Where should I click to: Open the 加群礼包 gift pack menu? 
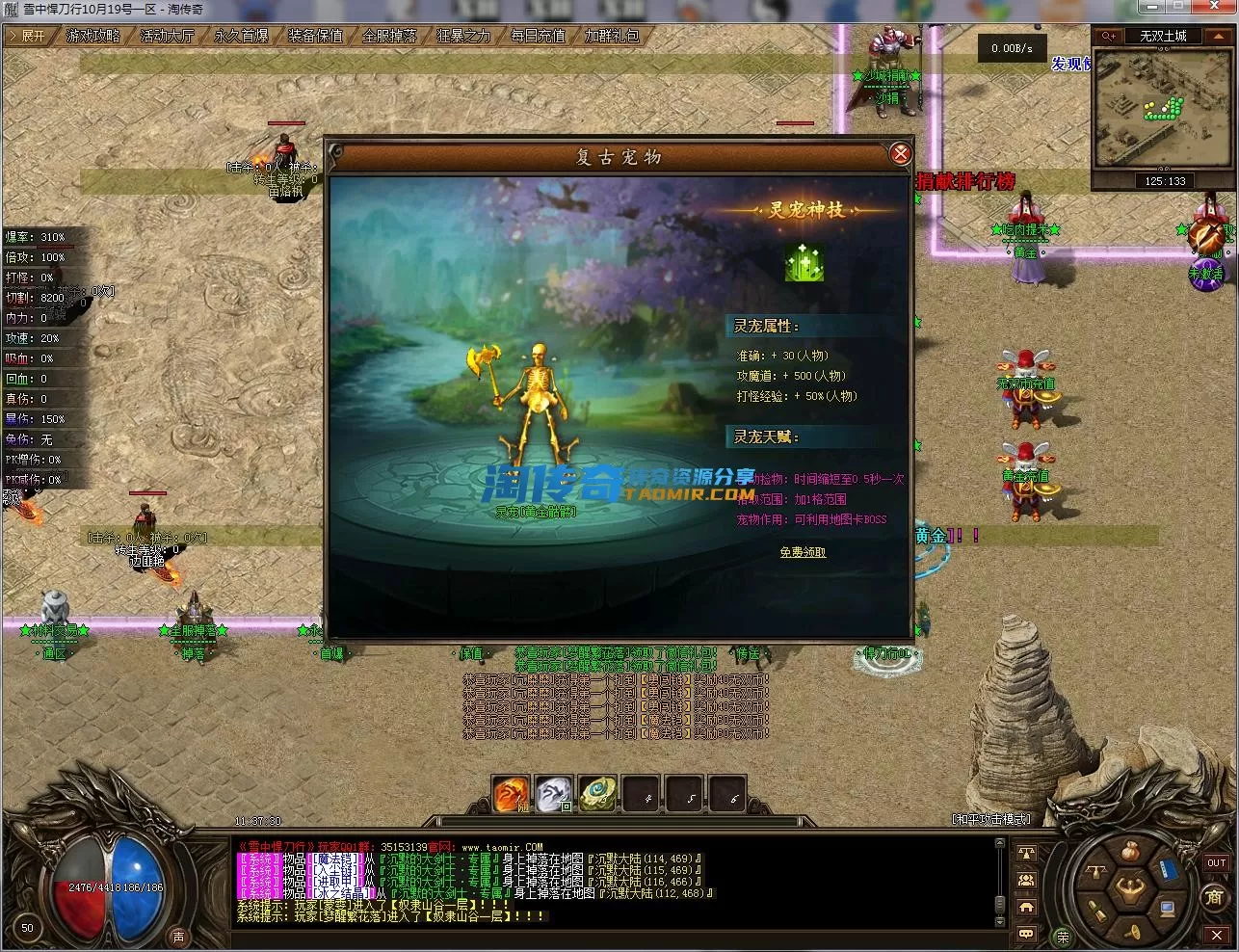612,36
